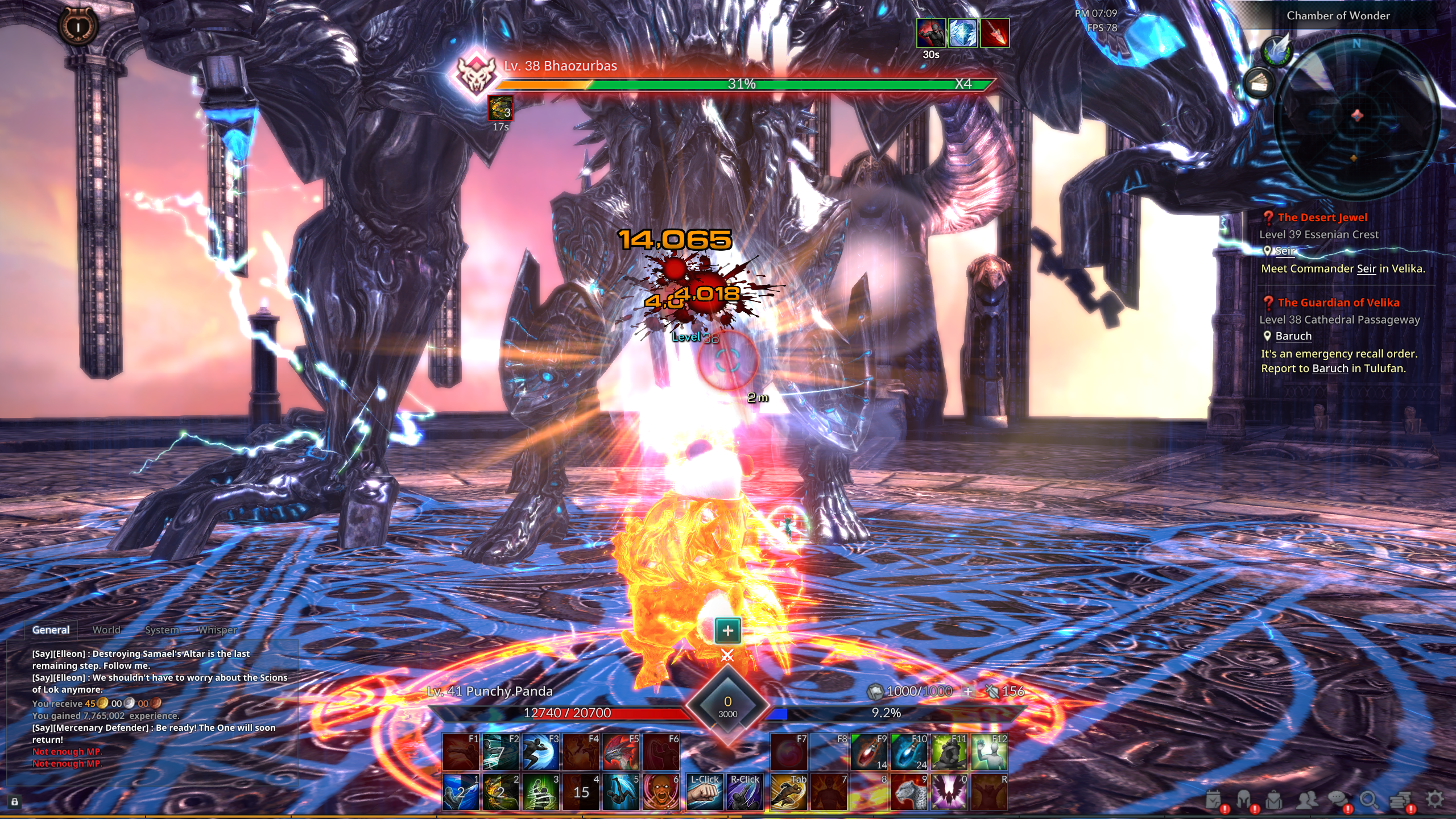
Task: Use the screaming face skill in slot 6
Action: (x=661, y=792)
